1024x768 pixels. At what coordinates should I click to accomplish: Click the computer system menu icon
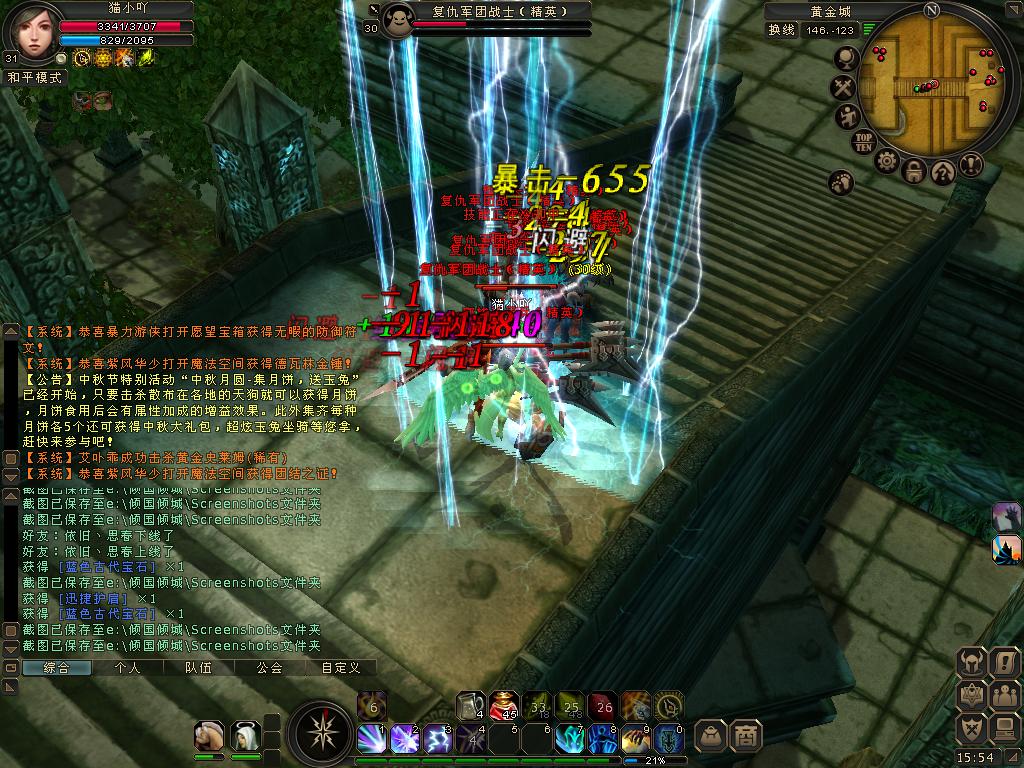(1004, 727)
